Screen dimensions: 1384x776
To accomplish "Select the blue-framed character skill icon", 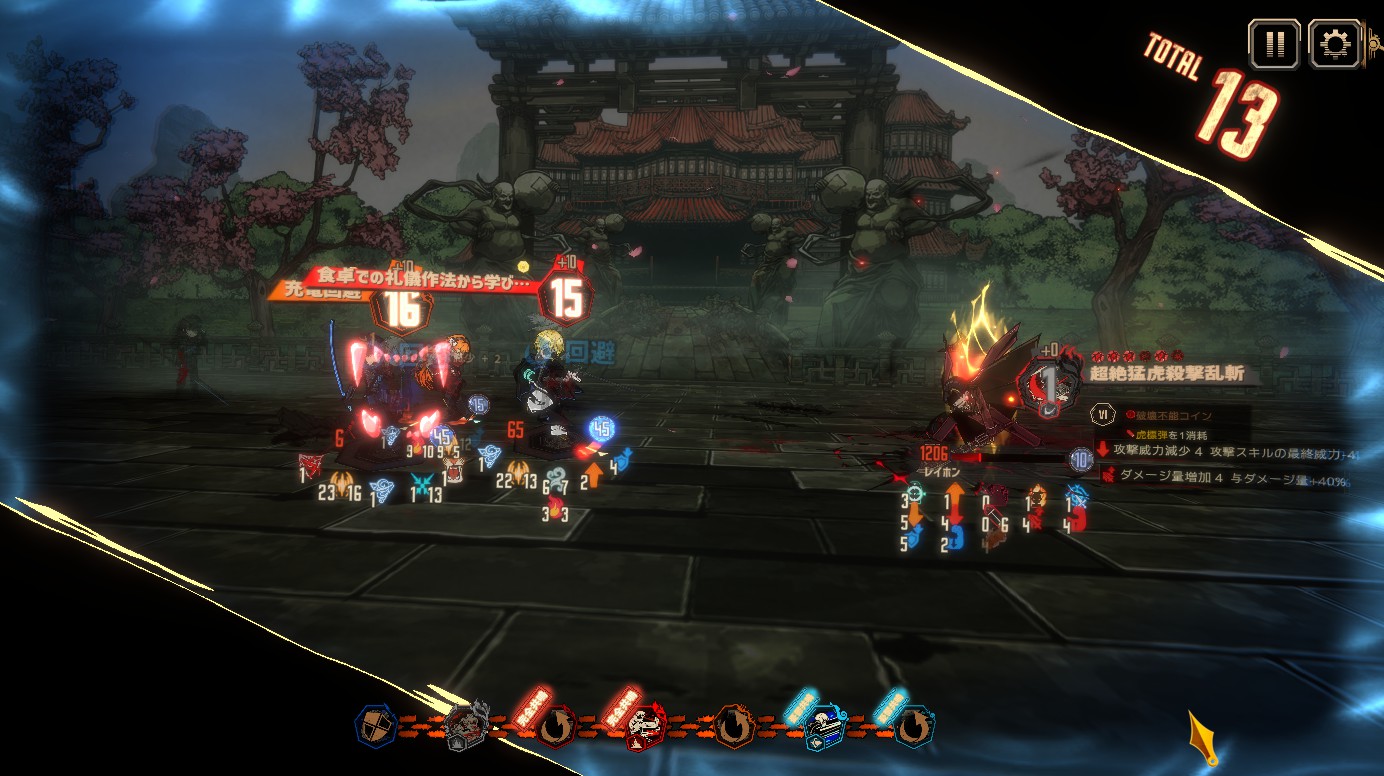I will [x=824, y=727].
